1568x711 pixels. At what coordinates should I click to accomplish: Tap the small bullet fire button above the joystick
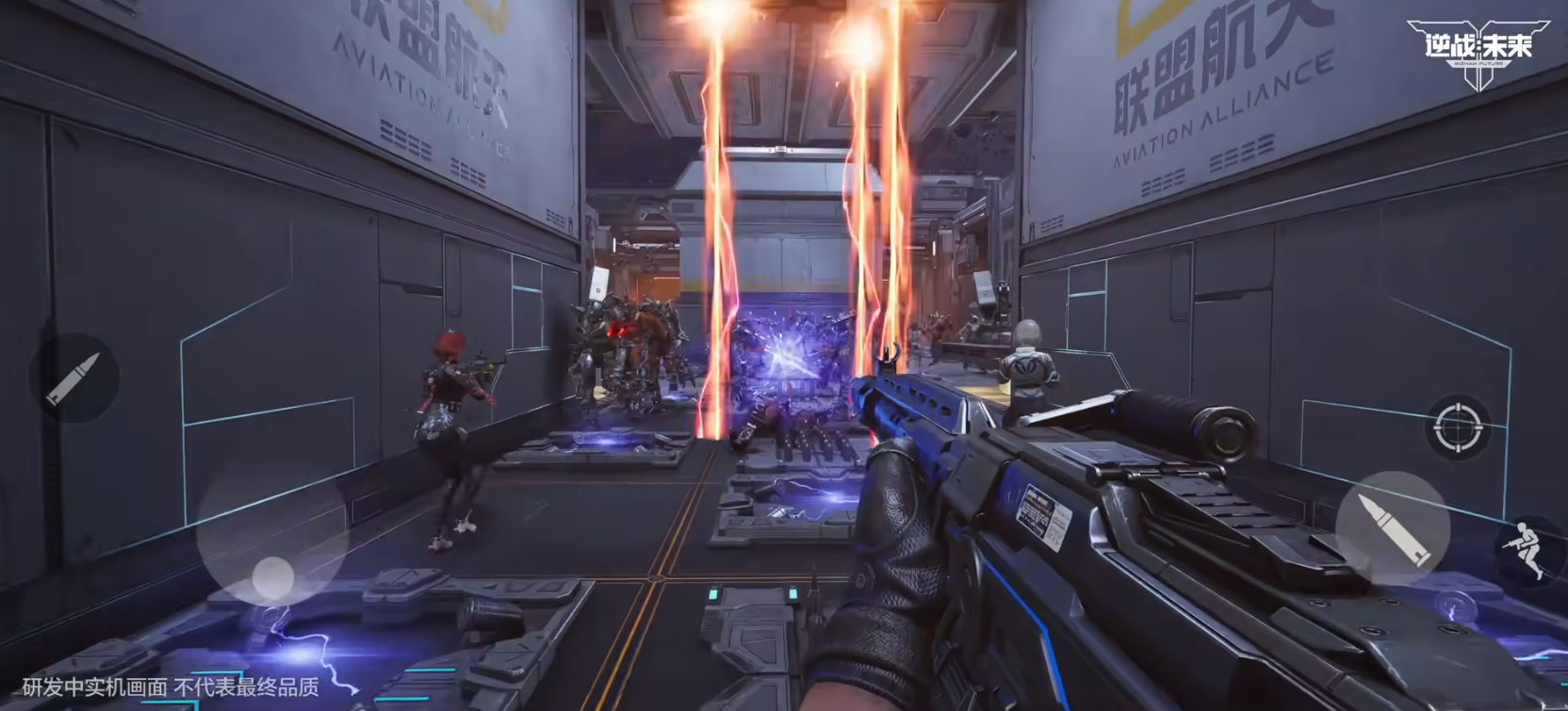tap(73, 378)
